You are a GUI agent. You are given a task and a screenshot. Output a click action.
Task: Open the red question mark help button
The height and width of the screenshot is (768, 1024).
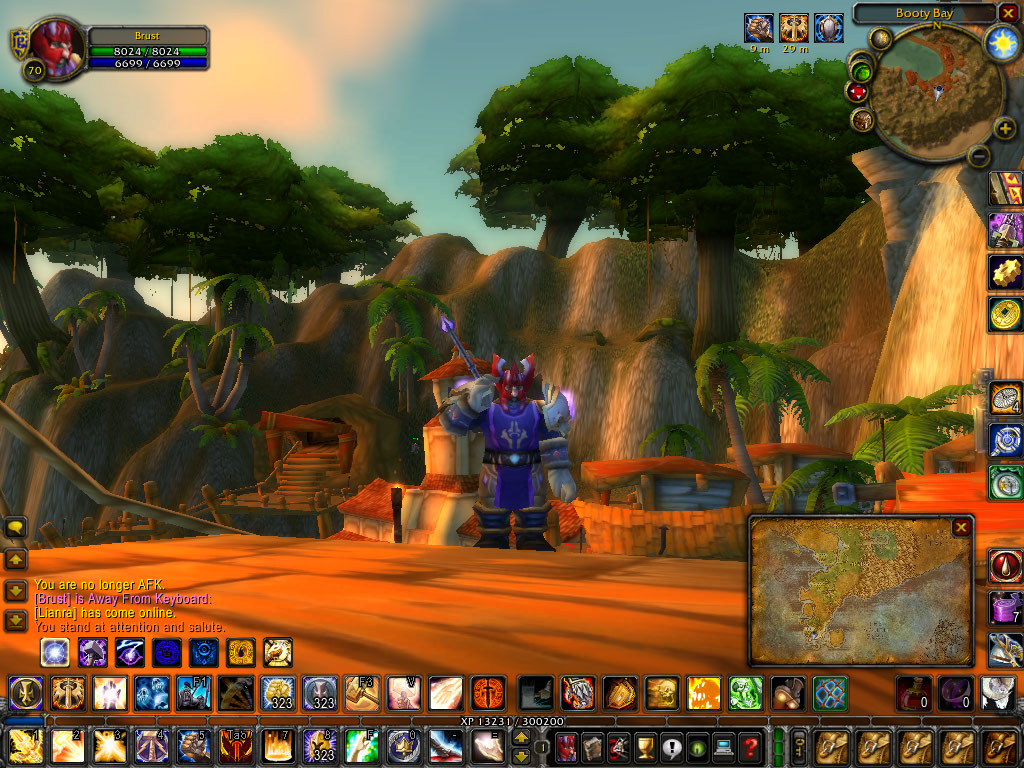tap(750, 746)
